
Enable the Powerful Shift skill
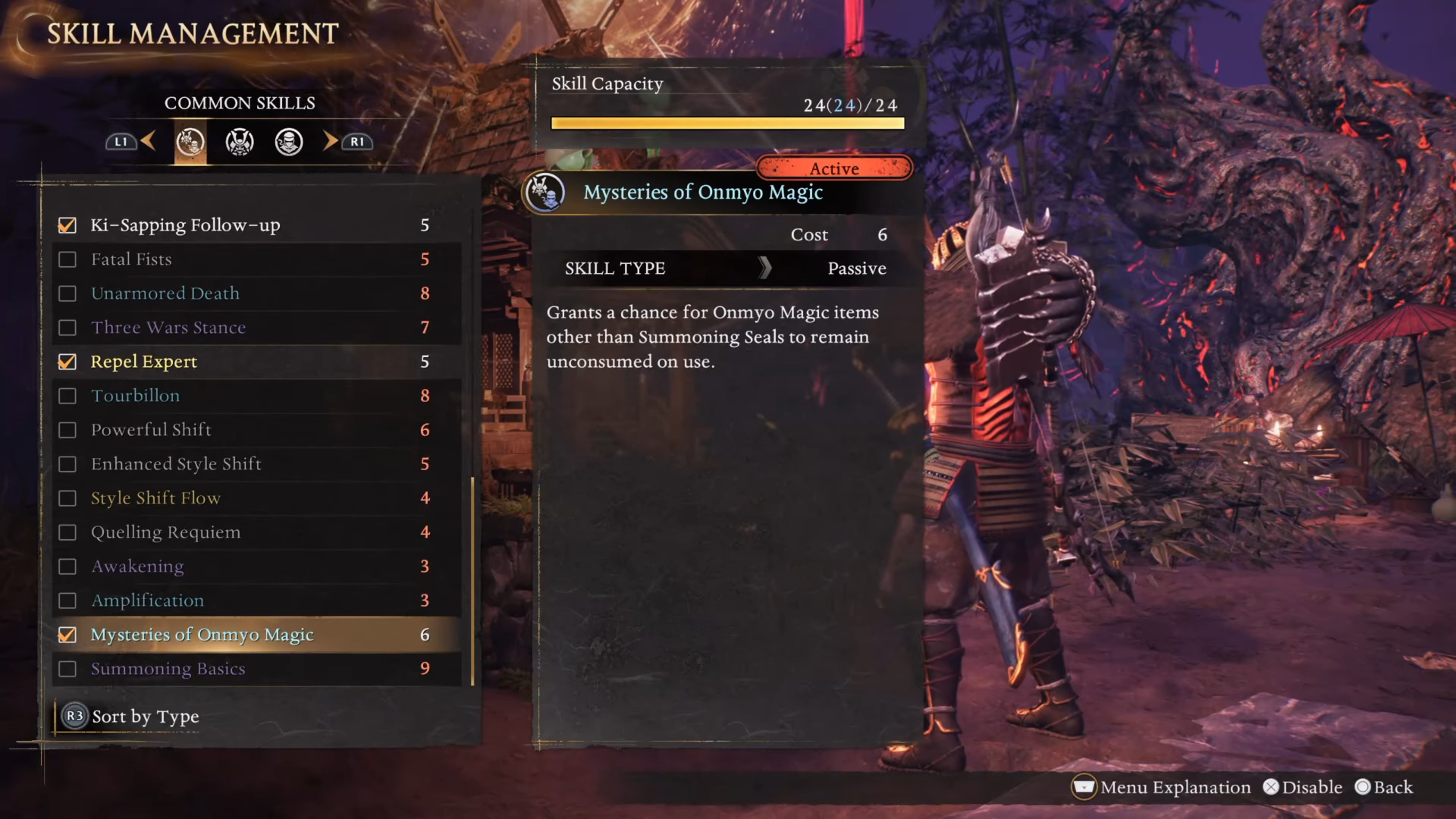tap(67, 430)
